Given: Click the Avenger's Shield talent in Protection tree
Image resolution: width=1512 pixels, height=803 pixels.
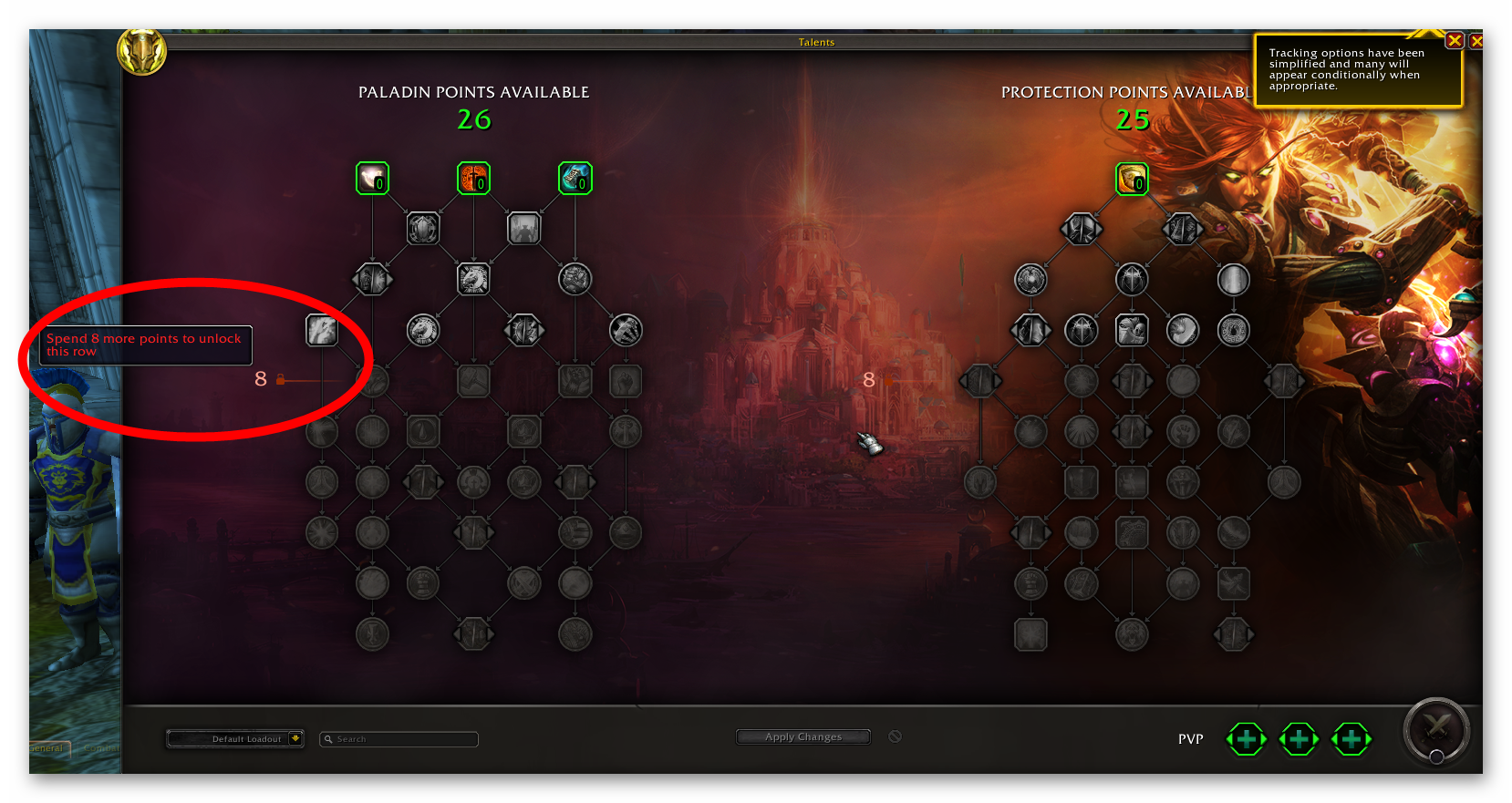Looking at the screenshot, I should click(x=1132, y=179).
